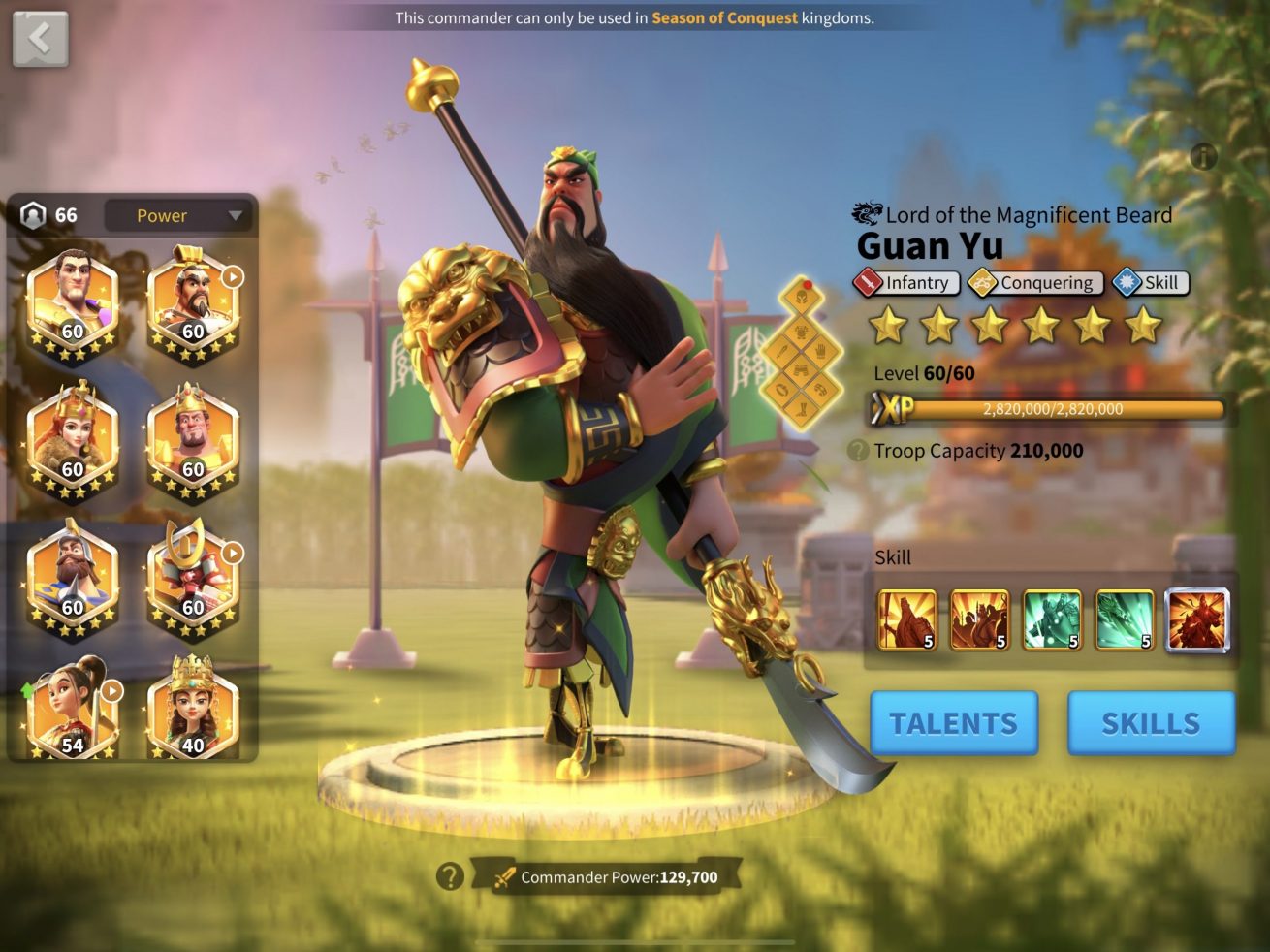Follow the Season of Conquest link

[x=724, y=17]
